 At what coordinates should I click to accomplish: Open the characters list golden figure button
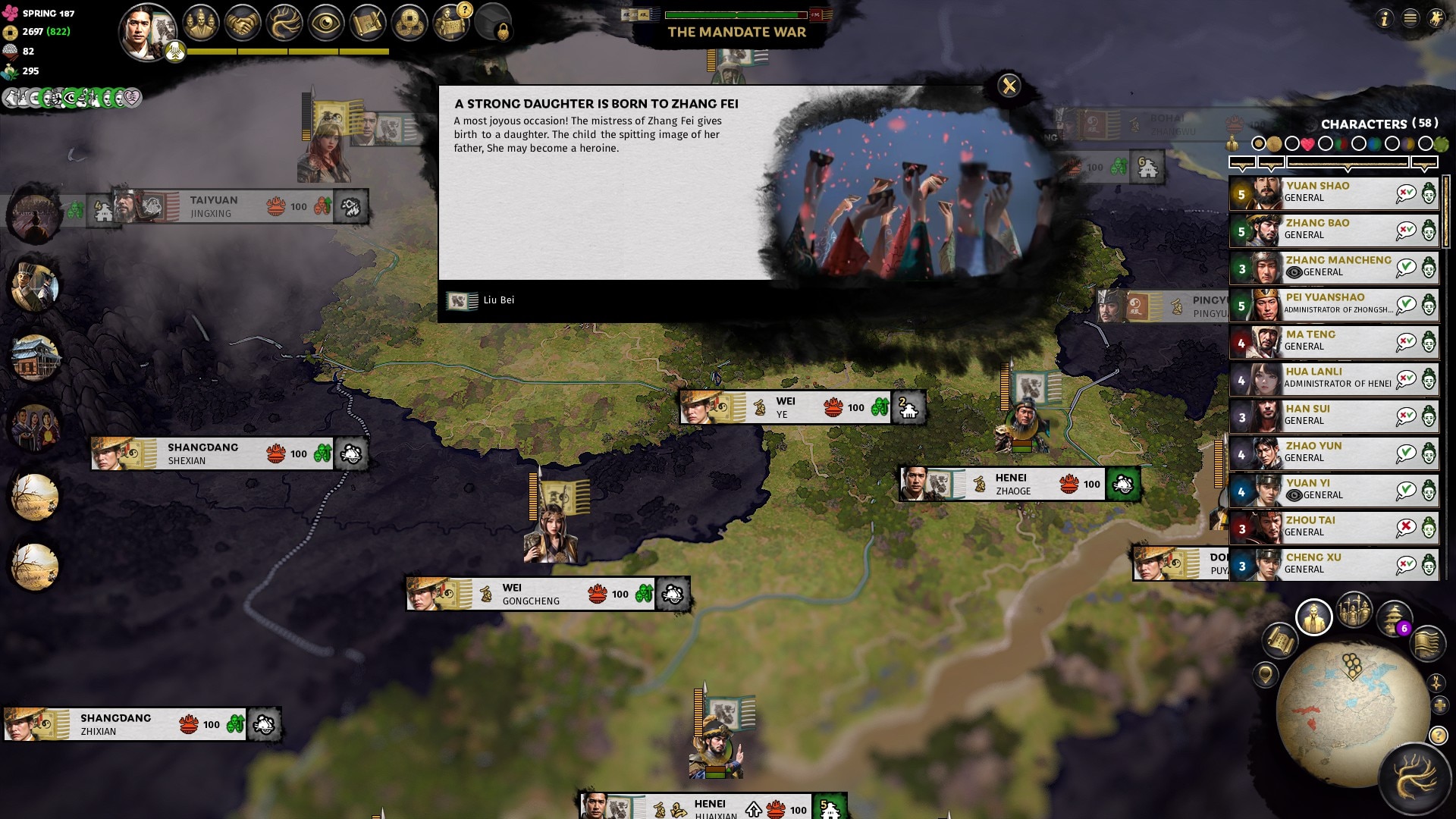click(x=1313, y=617)
